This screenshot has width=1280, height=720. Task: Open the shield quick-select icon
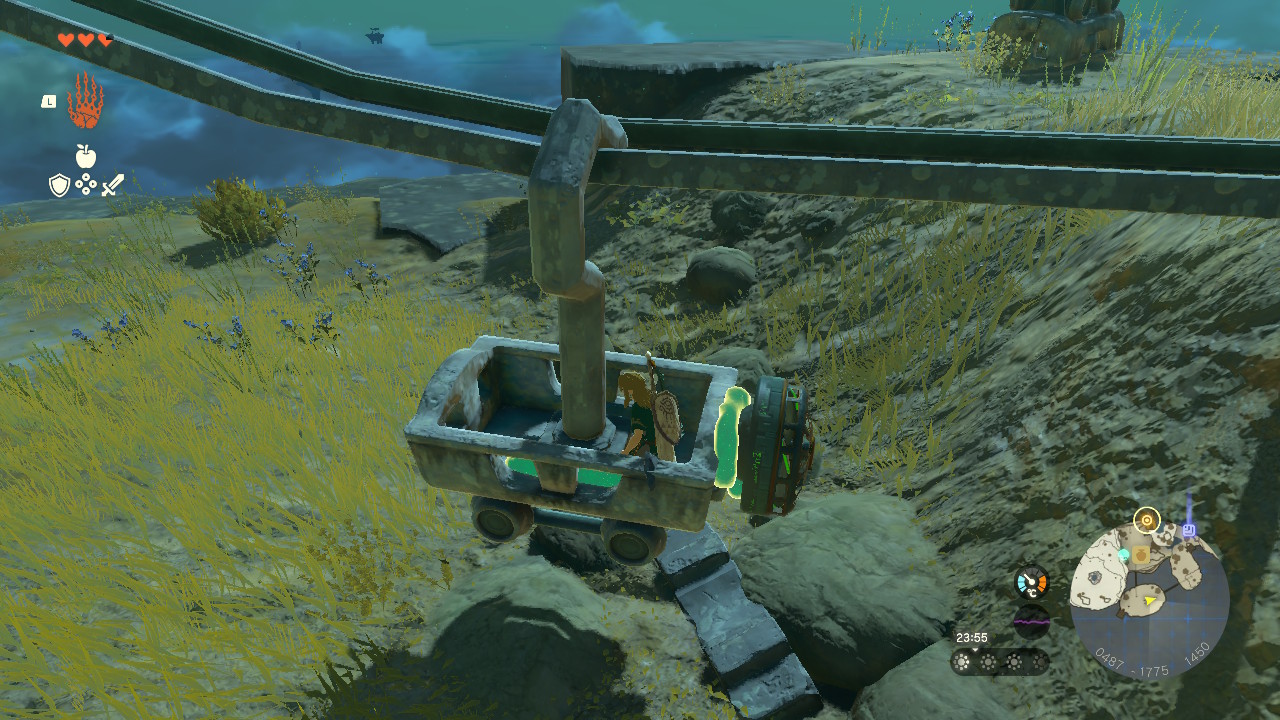pos(59,185)
